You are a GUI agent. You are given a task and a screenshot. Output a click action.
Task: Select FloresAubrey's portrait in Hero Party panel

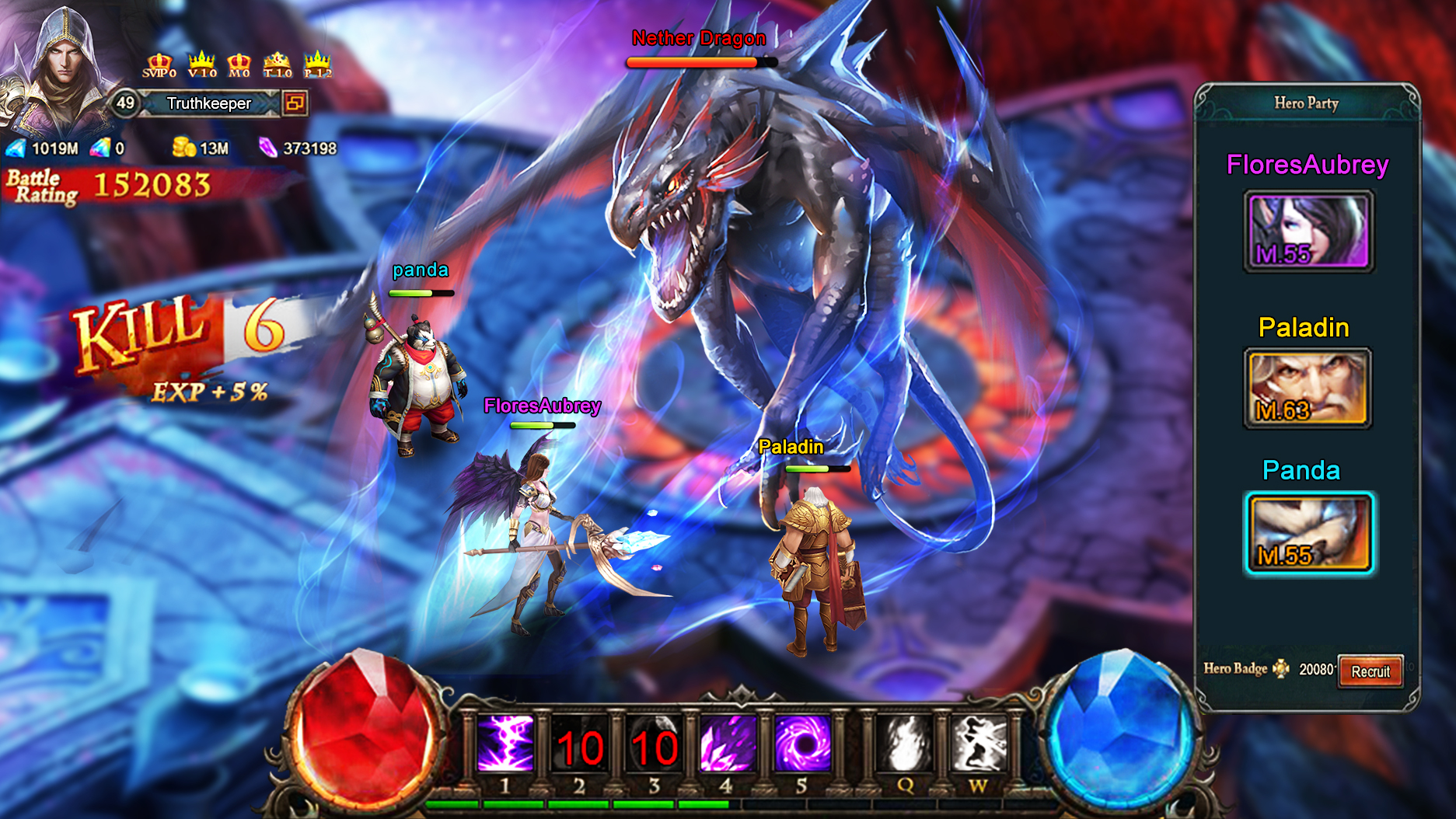[1309, 228]
